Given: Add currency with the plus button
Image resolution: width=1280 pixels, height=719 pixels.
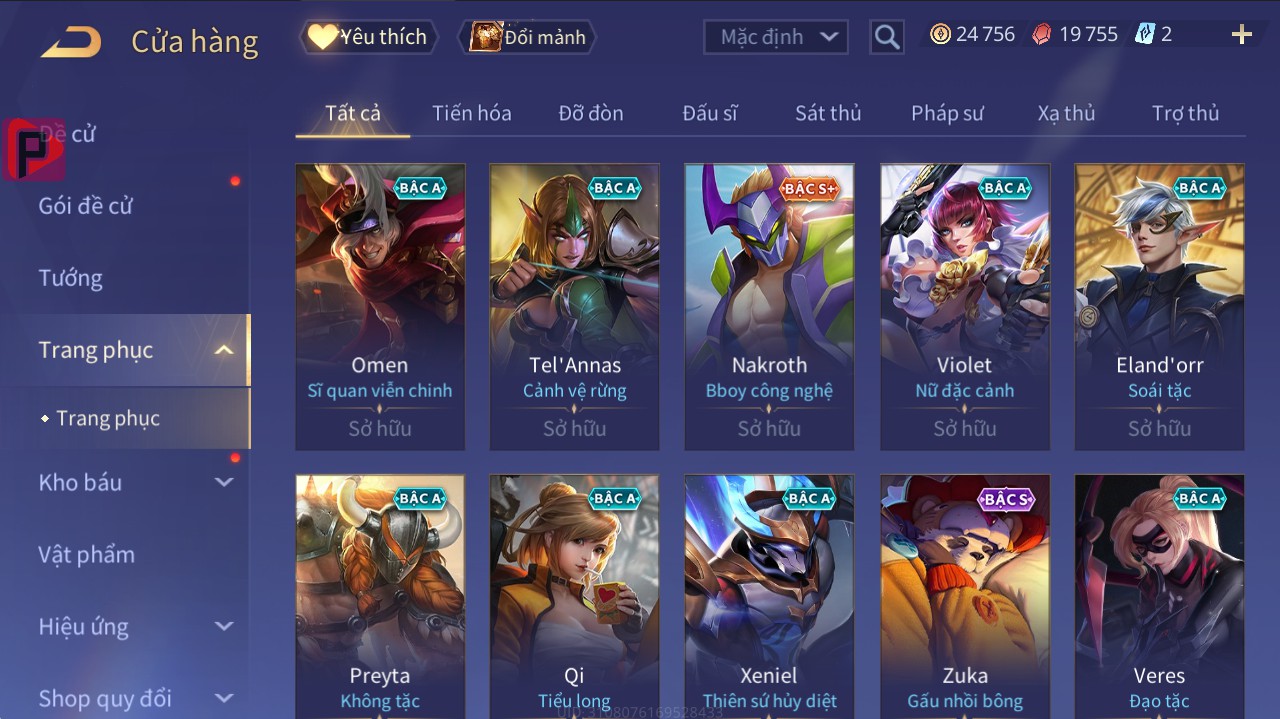Looking at the screenshot, I should (1241, 35).
